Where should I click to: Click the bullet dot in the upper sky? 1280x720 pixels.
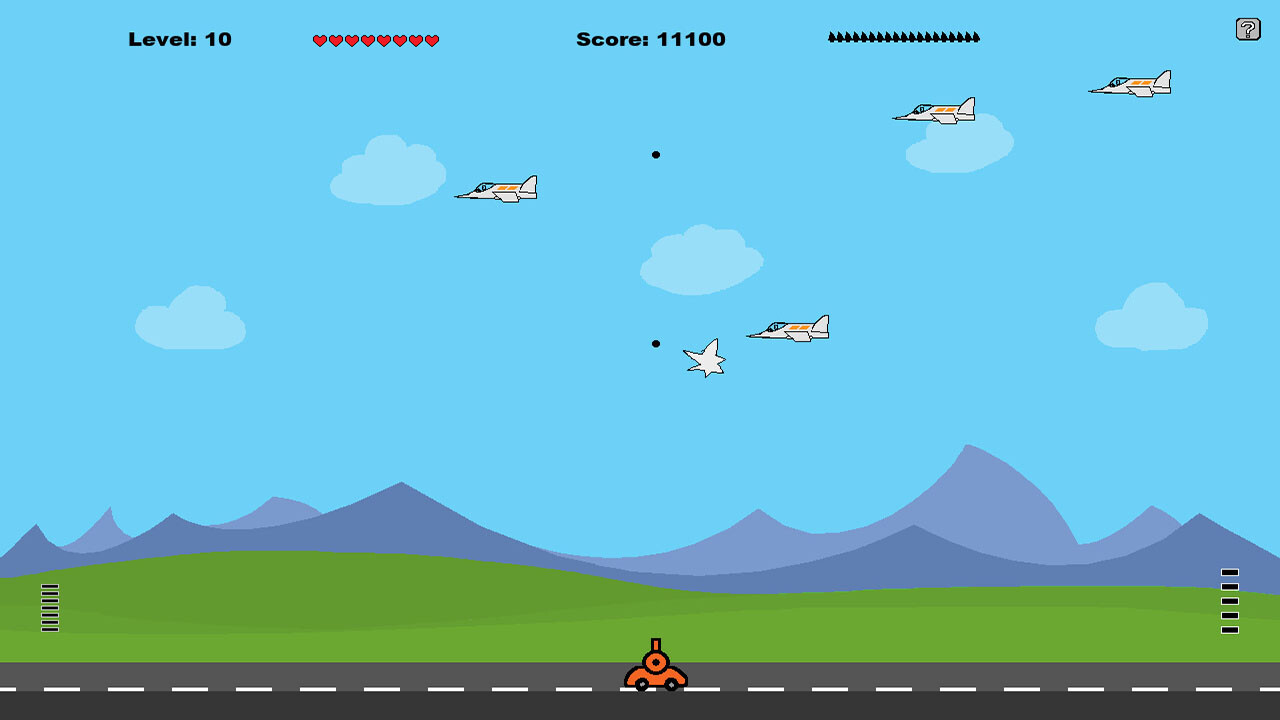(x=657, y=155)
